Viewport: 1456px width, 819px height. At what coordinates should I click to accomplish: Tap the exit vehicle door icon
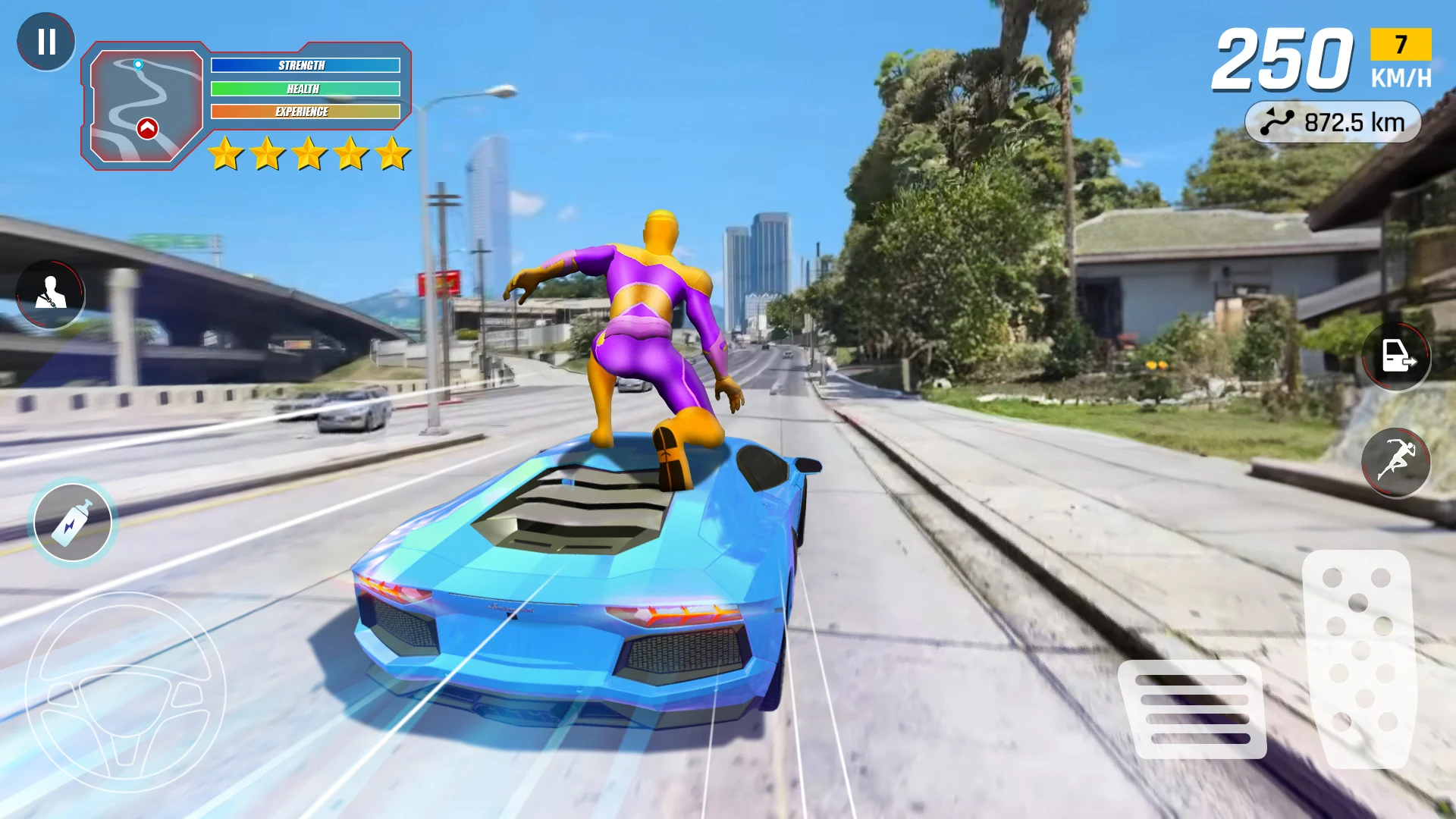click(x=1396, y=356)
